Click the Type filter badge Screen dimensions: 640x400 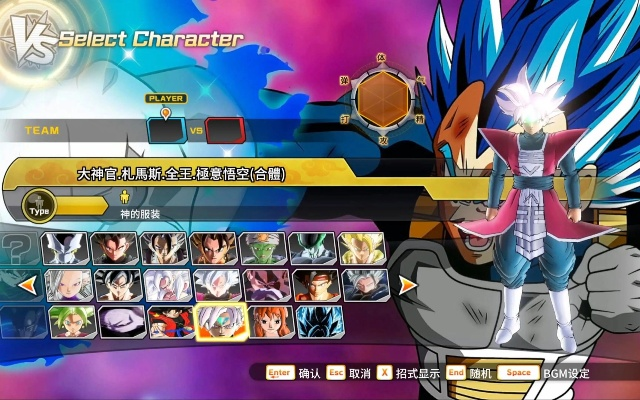40,207
